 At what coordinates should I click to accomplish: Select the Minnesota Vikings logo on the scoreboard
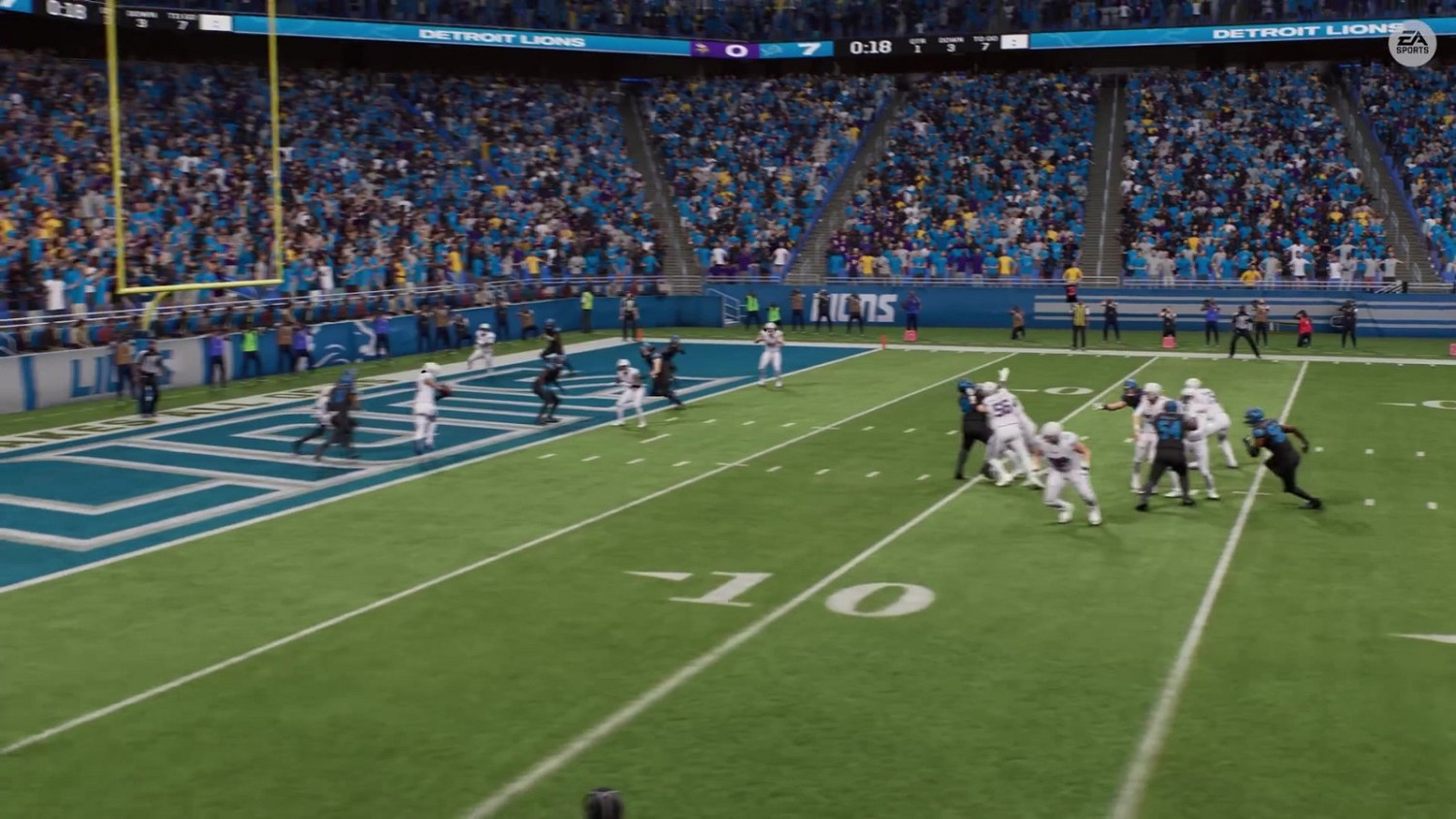click(701, 49)
